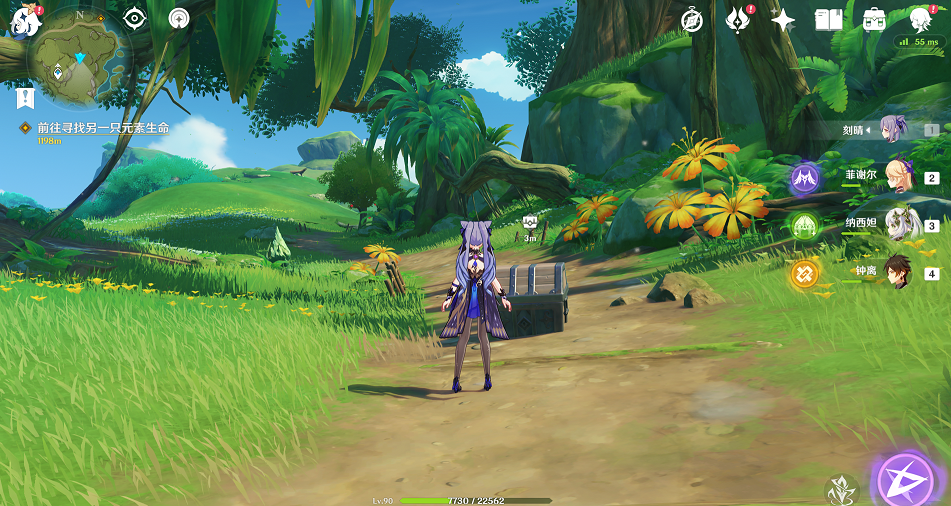Open the quest bookmark icon

coord(26,98)
